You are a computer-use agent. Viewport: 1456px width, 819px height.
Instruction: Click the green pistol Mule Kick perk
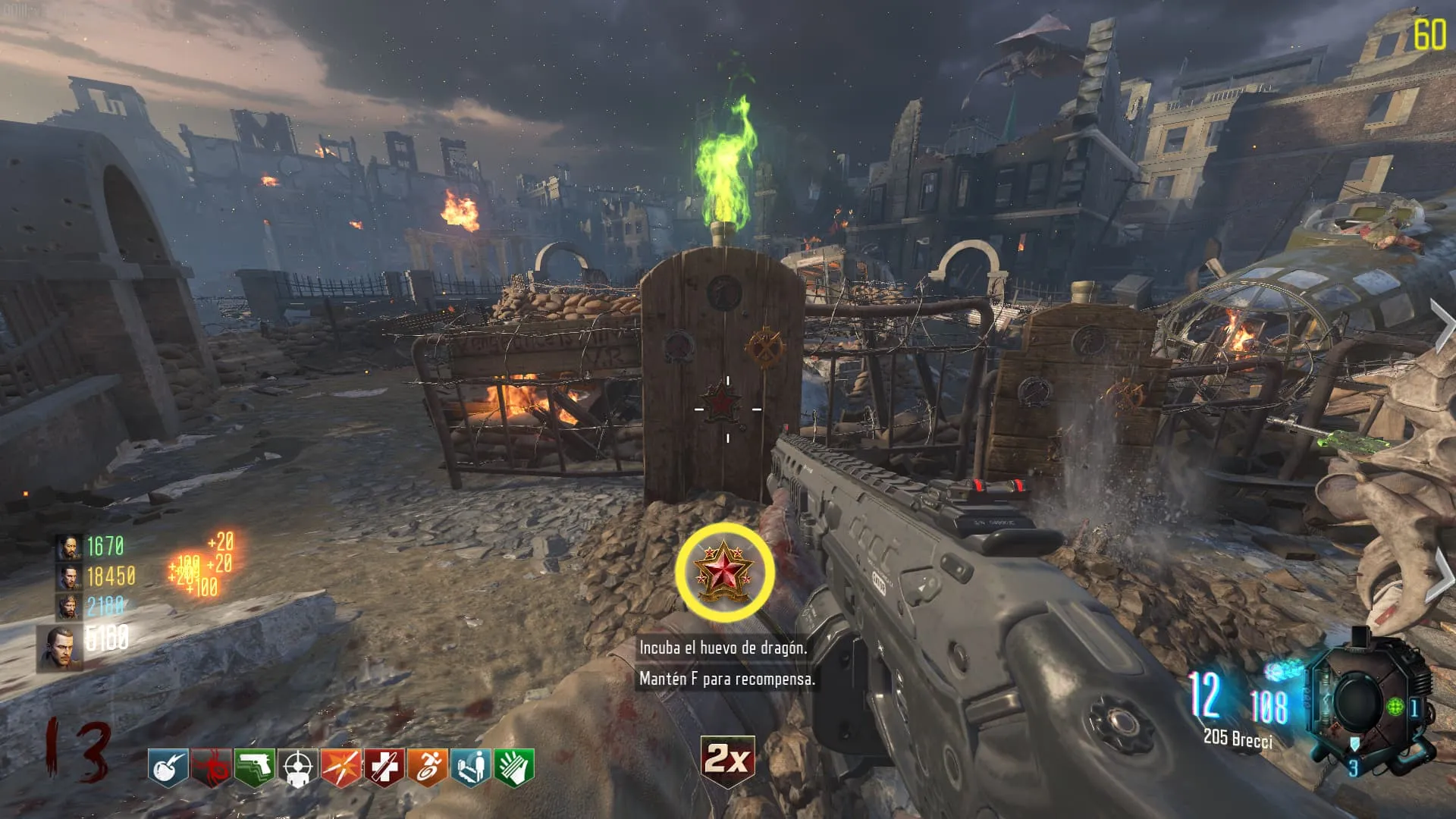(x=255, y=767)
